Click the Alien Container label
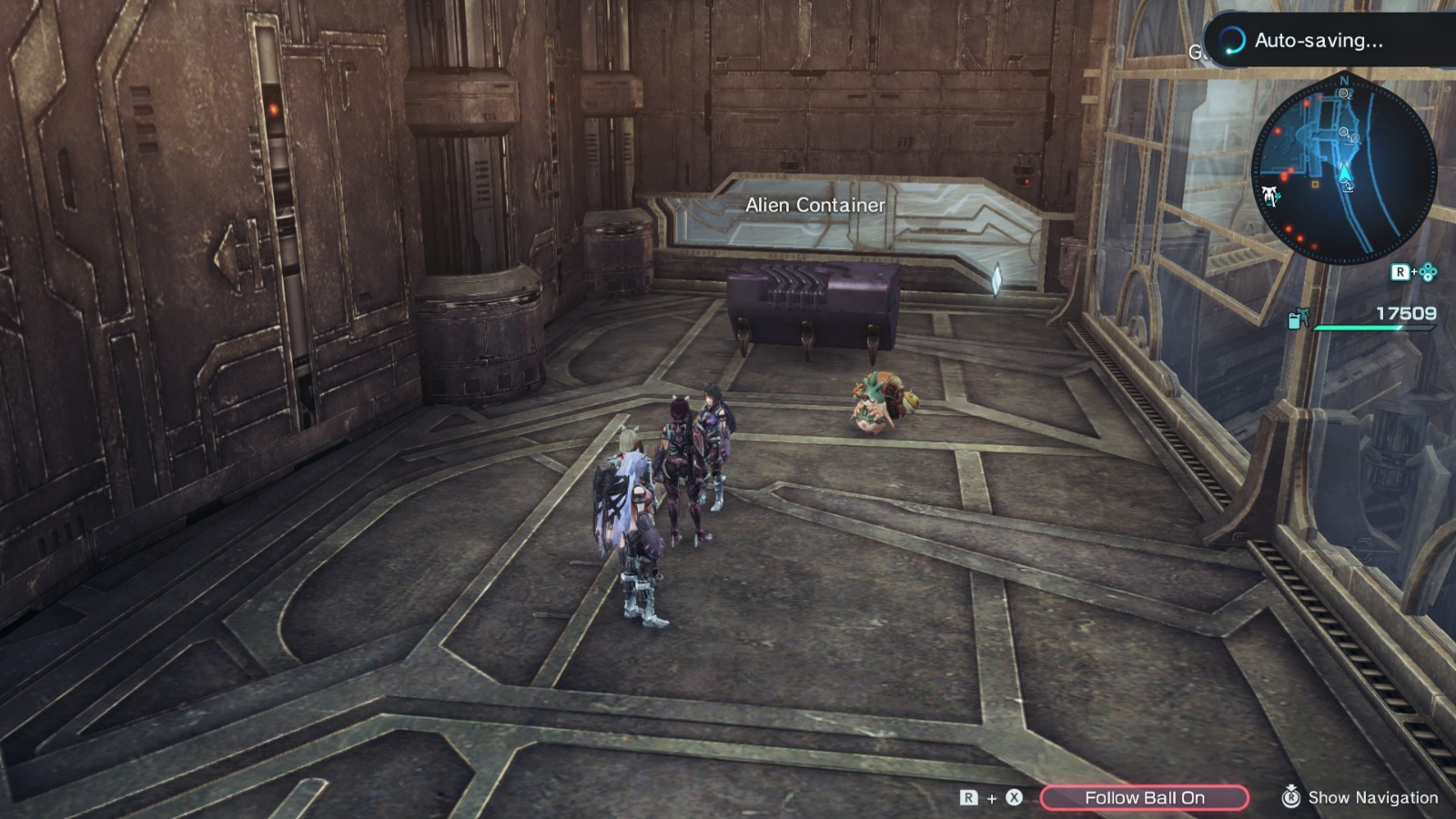 coord(814,206)
